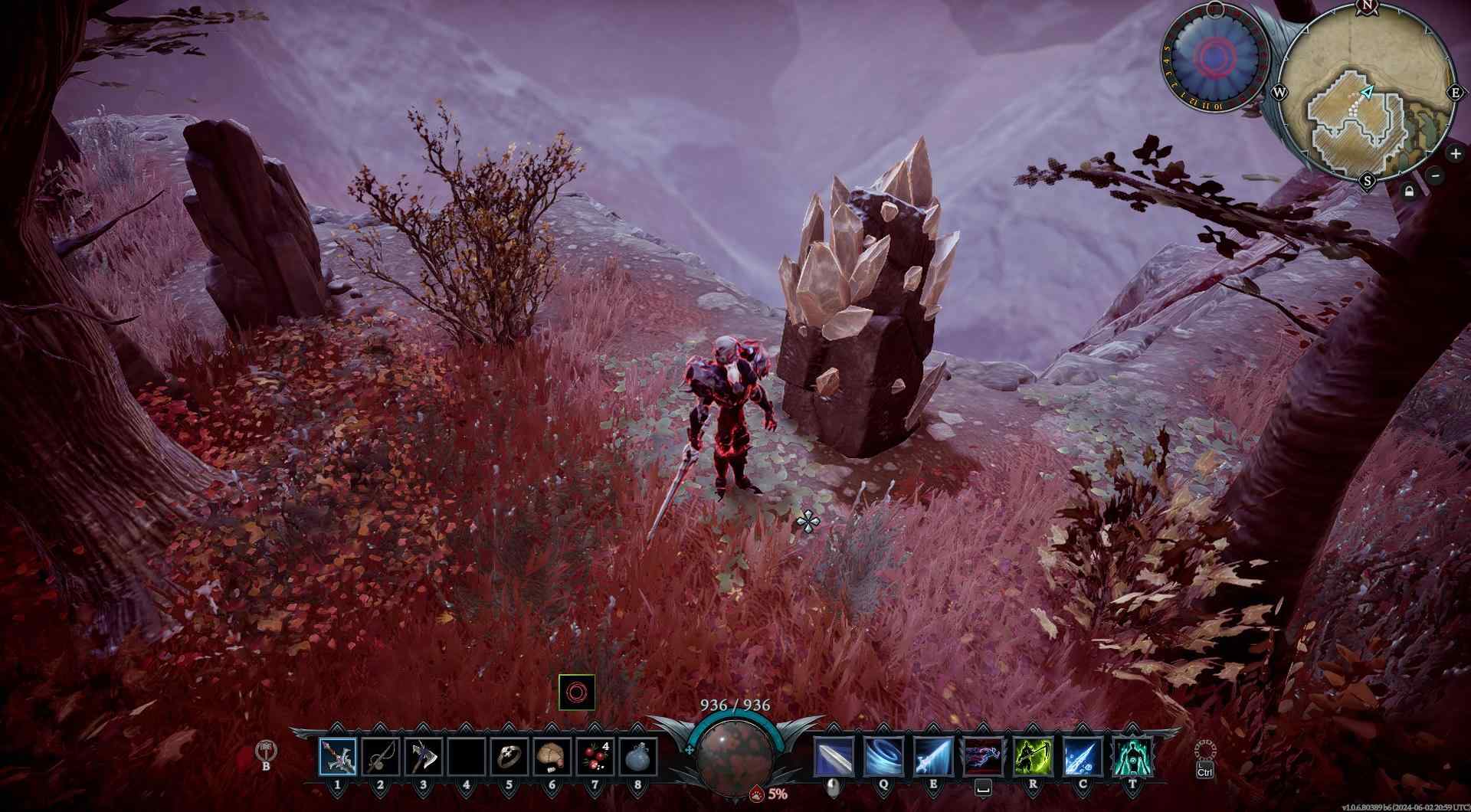Cast the green reaper spell

(x=1033, y=756)
